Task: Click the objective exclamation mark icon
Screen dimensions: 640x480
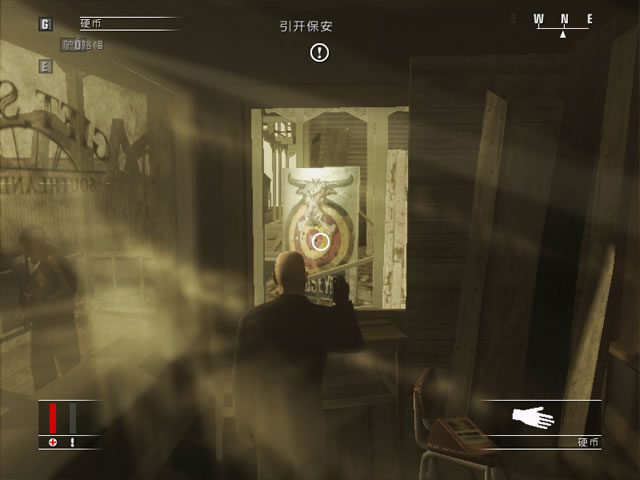Action: 319,52
